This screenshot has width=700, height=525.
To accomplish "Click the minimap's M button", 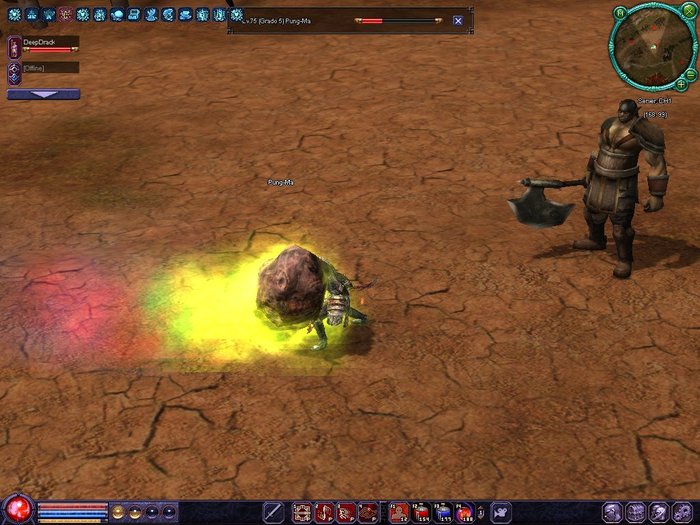I will click(x=620, y=13).
